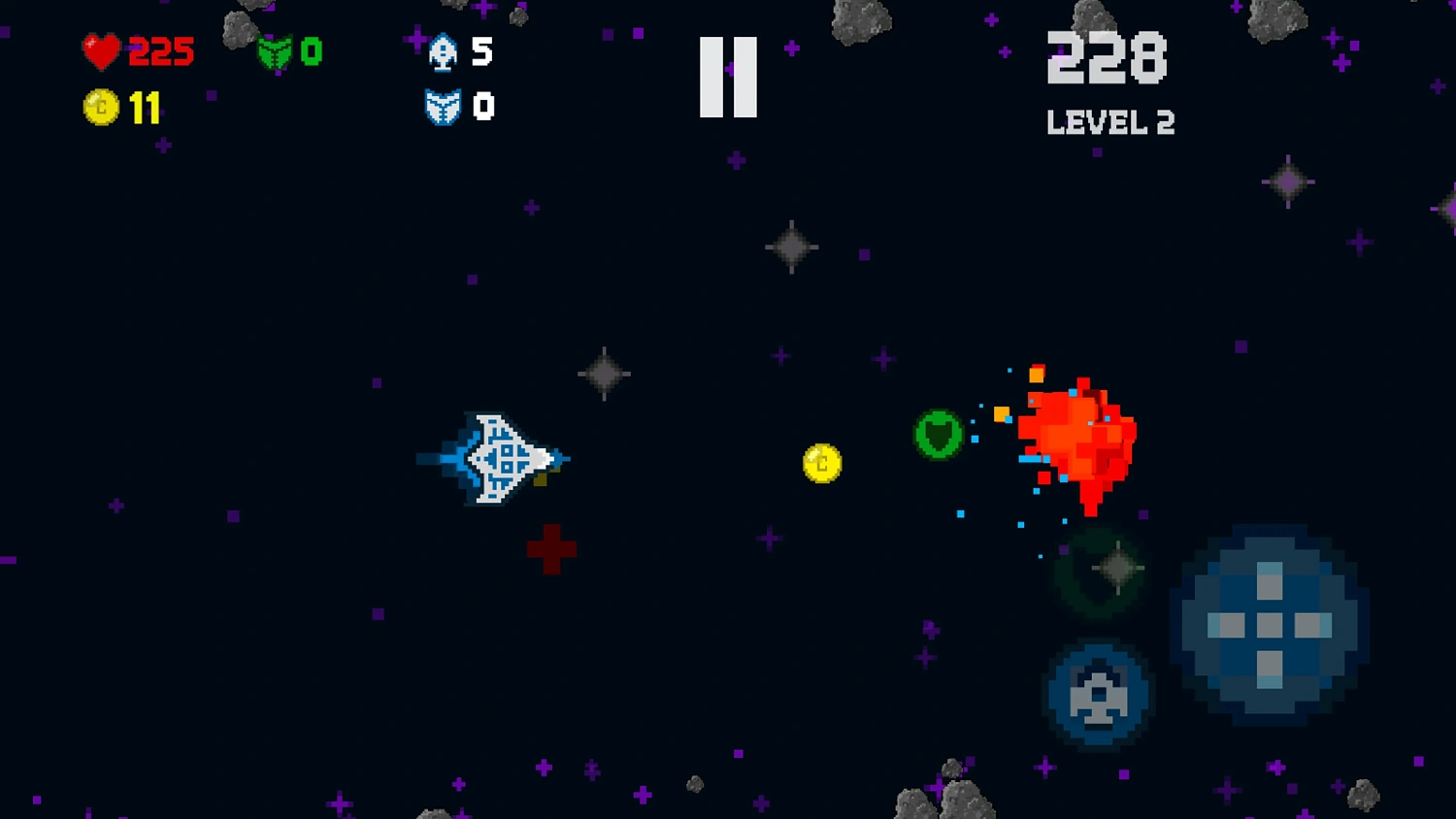This screenshot has height=819, width=1456.
Task: Click the LEVEL 2 label
Action: [1109, 122]
